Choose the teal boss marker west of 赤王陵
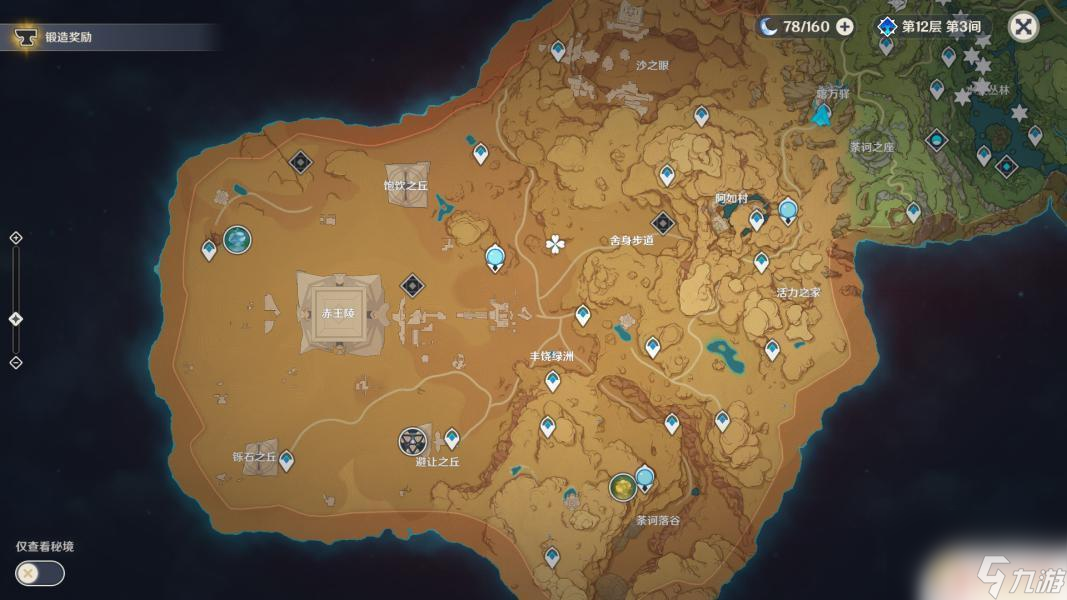Image resolution: width=1067 pixels, height=600 pixels. click(x=237, y=239)
